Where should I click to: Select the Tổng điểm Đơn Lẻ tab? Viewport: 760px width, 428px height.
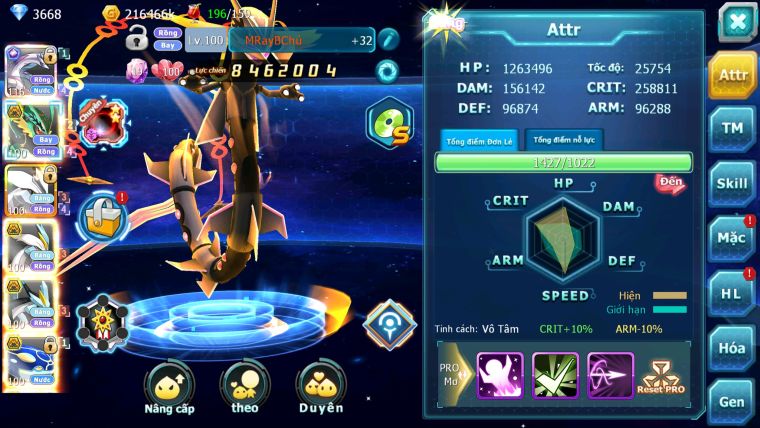click(478, 140)
